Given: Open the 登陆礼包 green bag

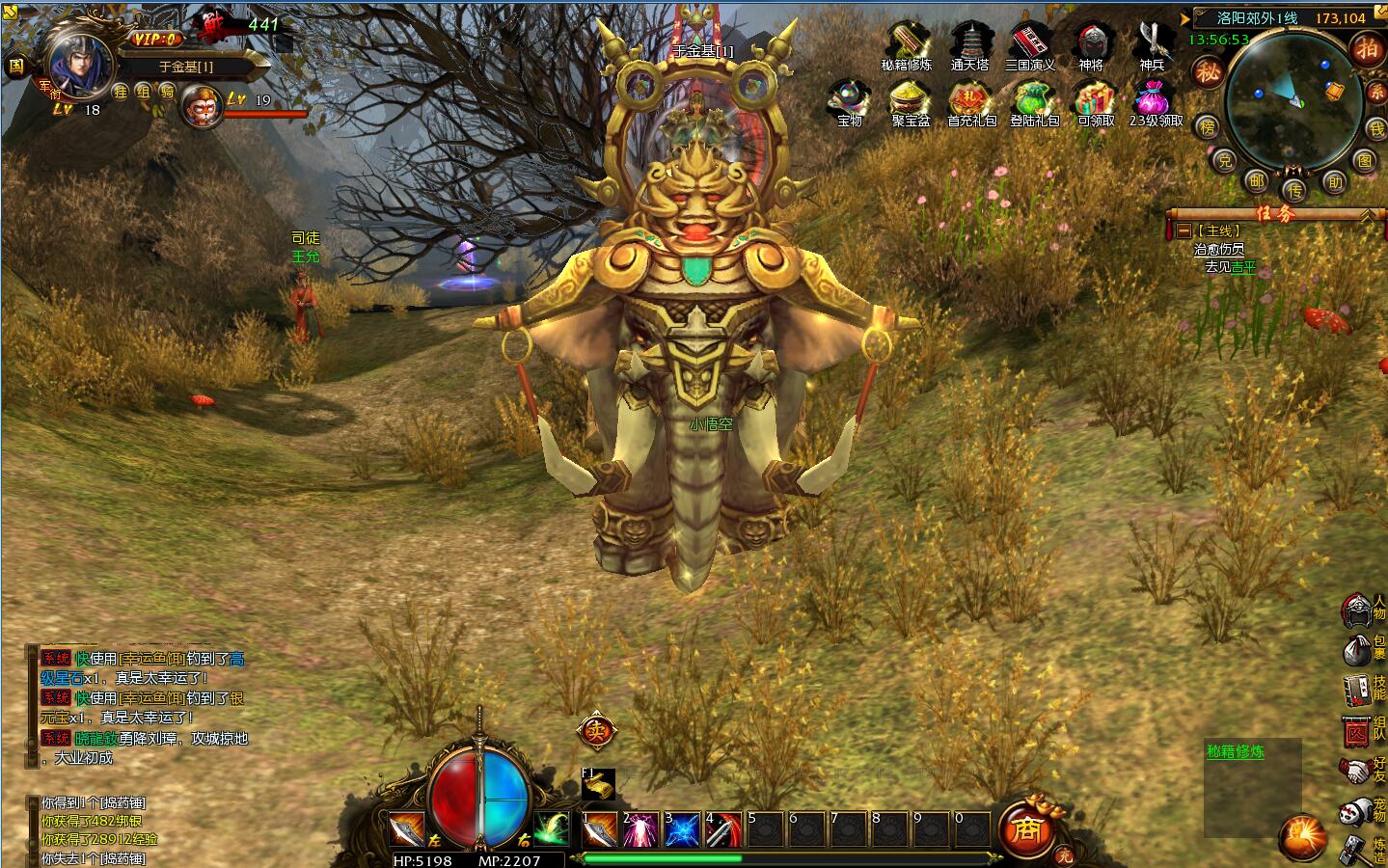Looking at the screenshot, I should 1033,99.
